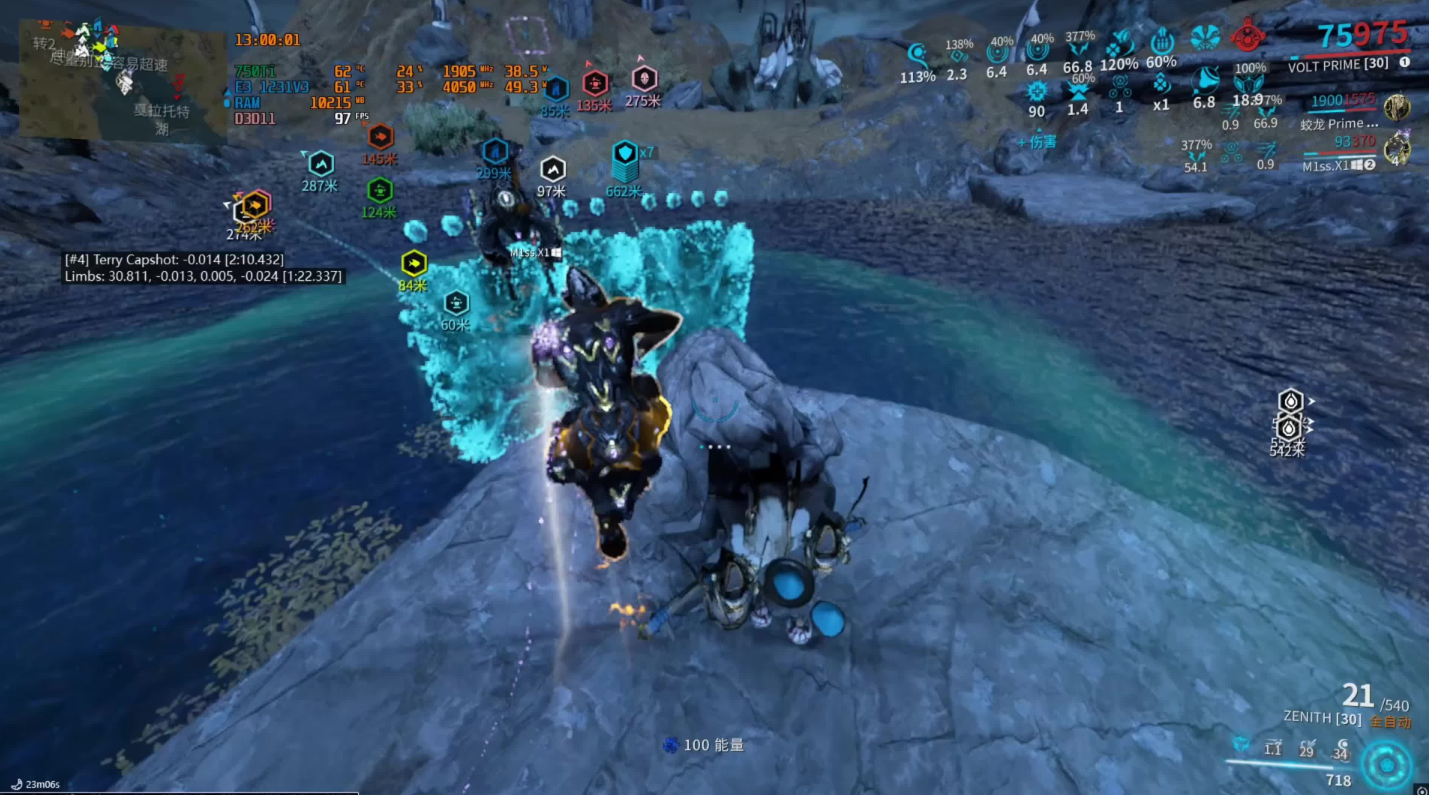Image resolution: width=1429 pixels, height=795 pixels.
Task: Click the red waypoint marker at 135米
Action: 595,83
